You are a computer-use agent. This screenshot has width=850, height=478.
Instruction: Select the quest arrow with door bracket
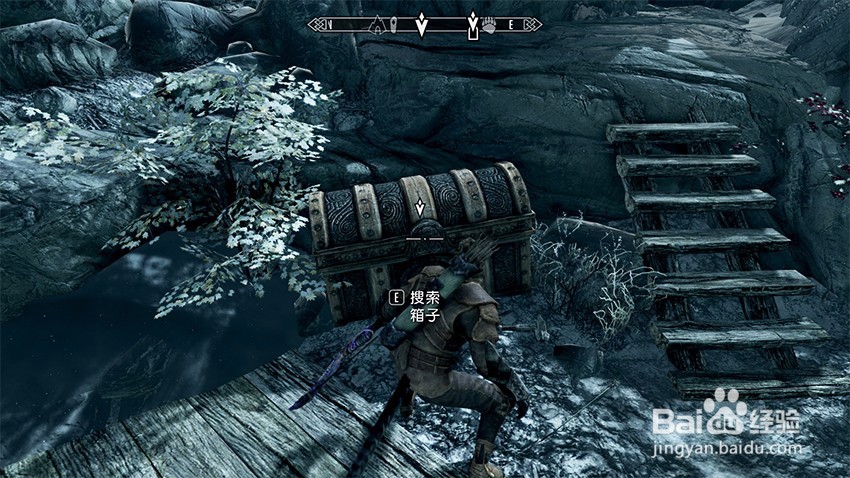(472, 25)
